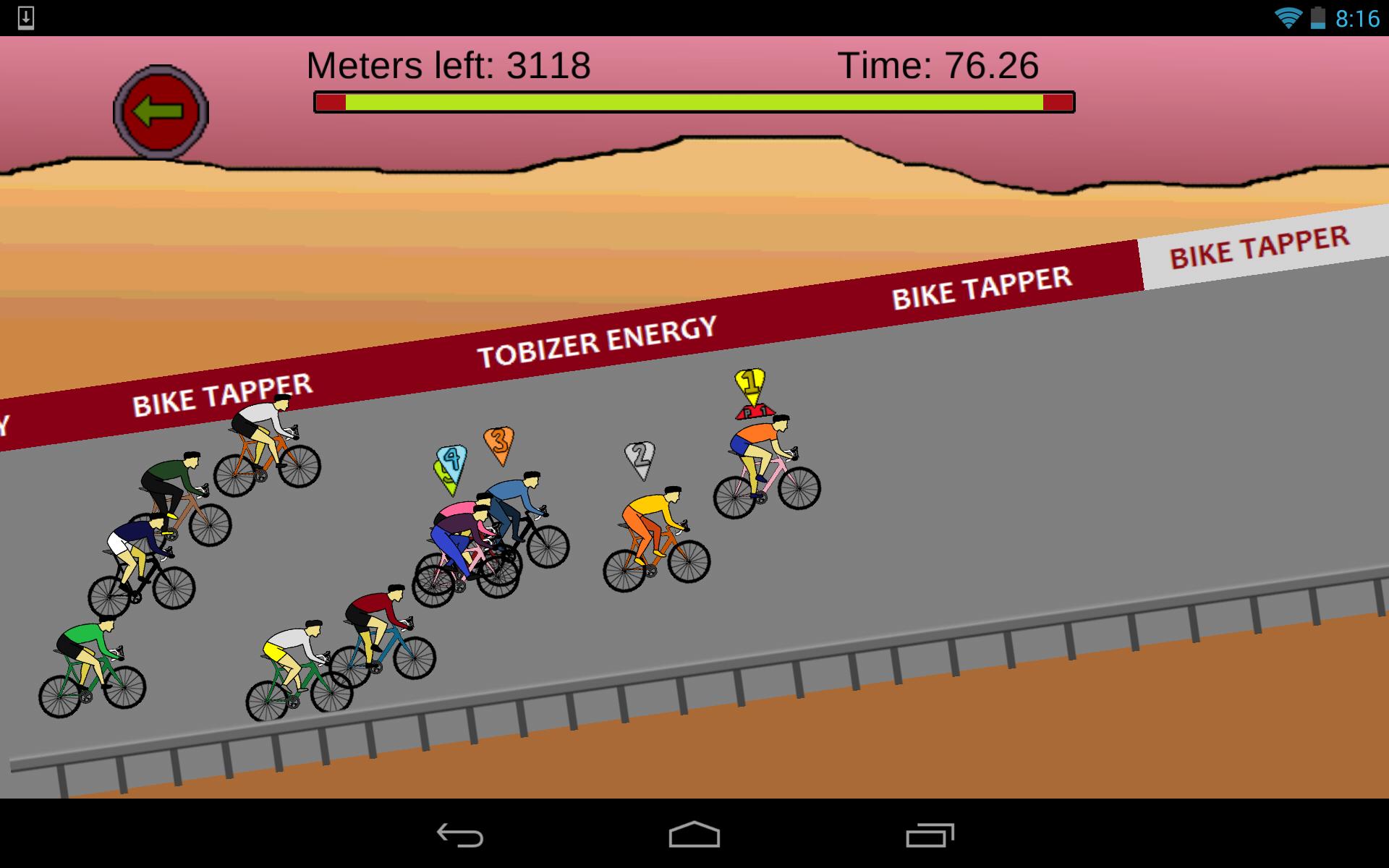The width and height of the screenshot is (1389, 868).
Task: Click the race progress bar
Action: point(692,103)
